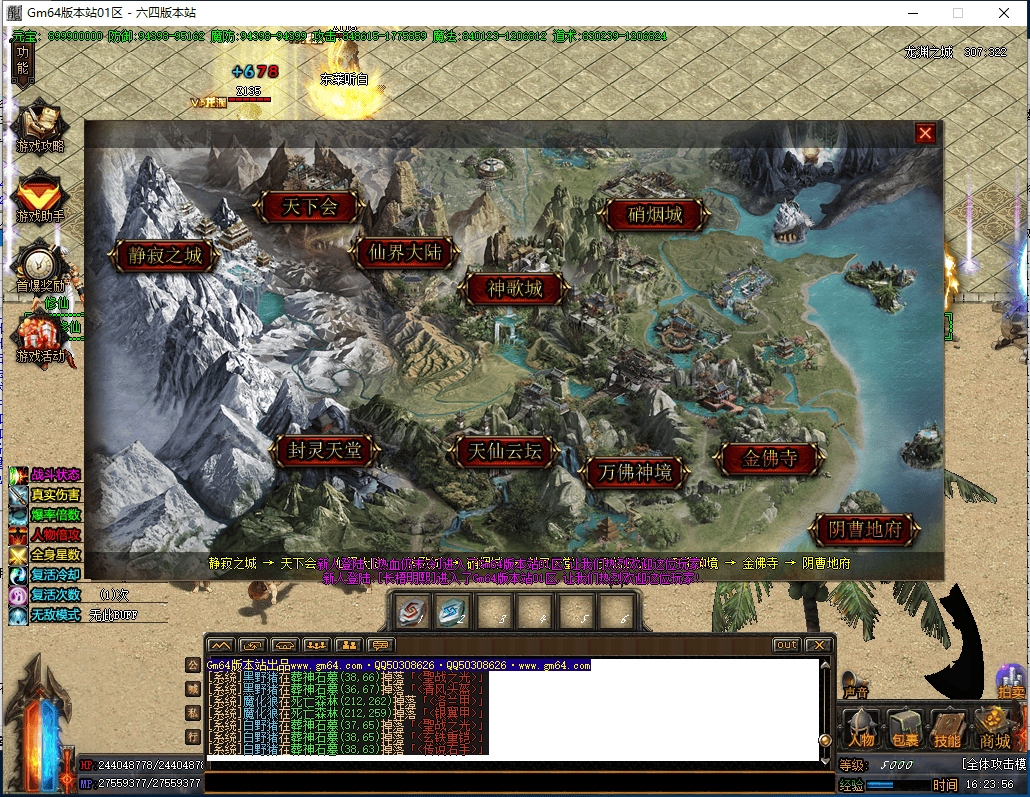Choose 仙界大陆 on the world map
This screenshot has width=1030, height=797.
405,252
